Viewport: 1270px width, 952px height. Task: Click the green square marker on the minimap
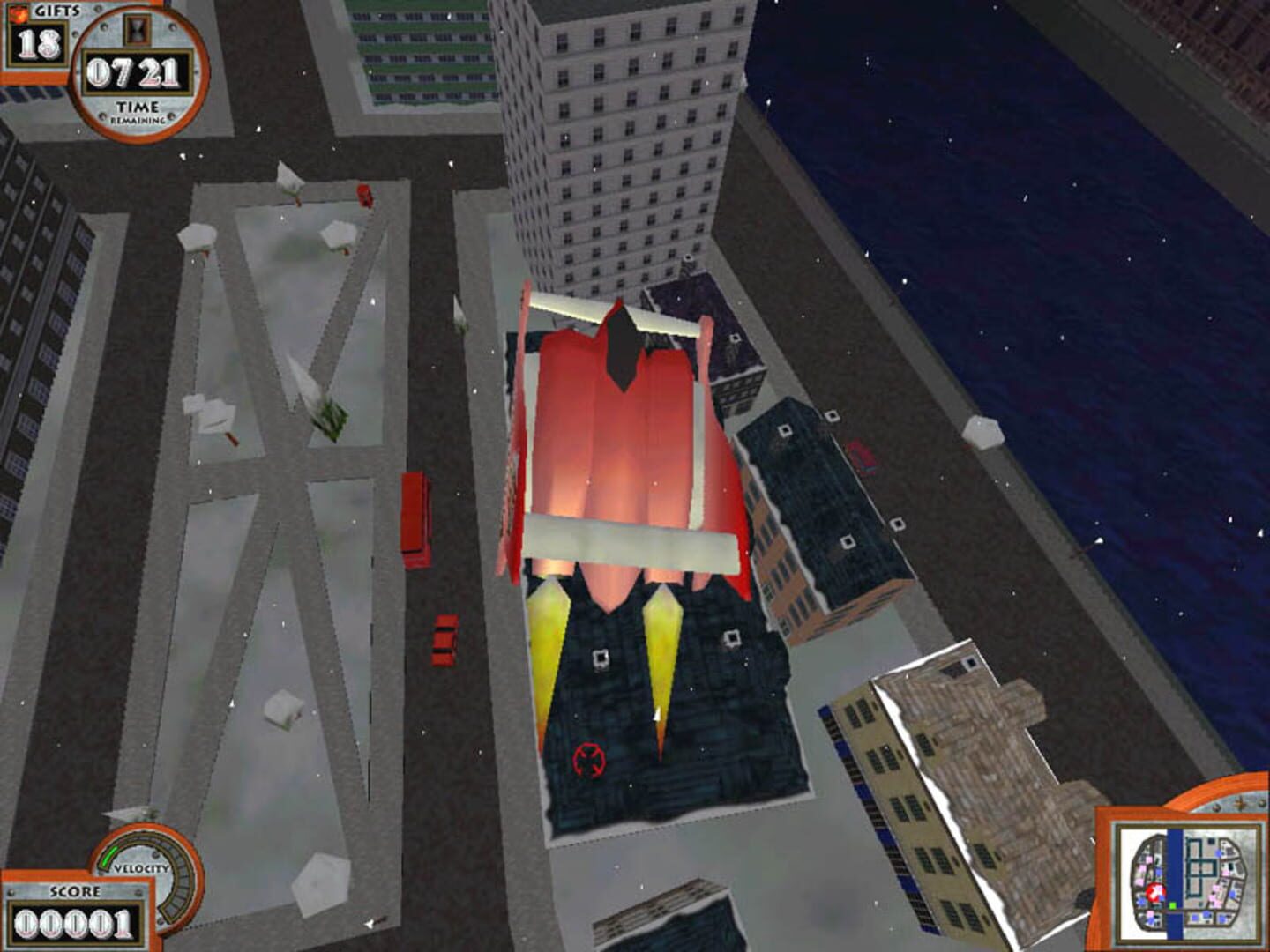(x=1172, y=905)
